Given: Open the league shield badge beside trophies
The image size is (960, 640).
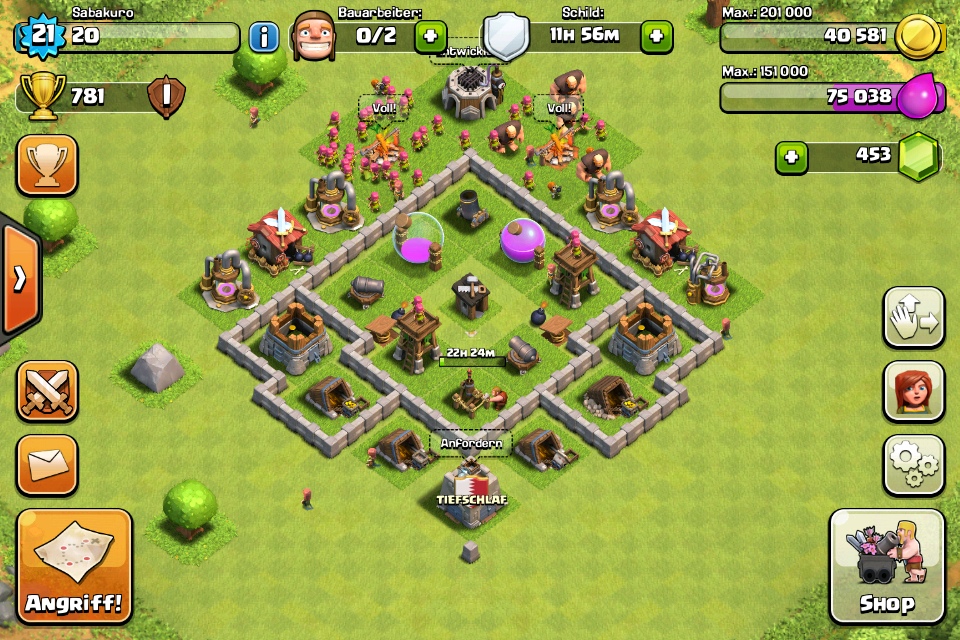Looking at the screenshot, I should (166, 98).
